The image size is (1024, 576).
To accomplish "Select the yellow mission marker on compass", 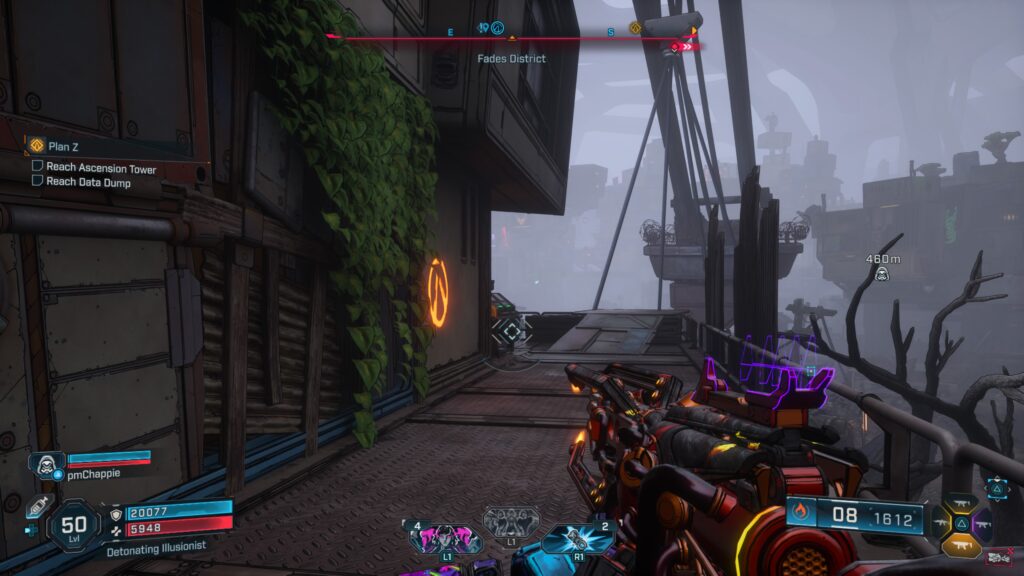I will click(635, 28).
